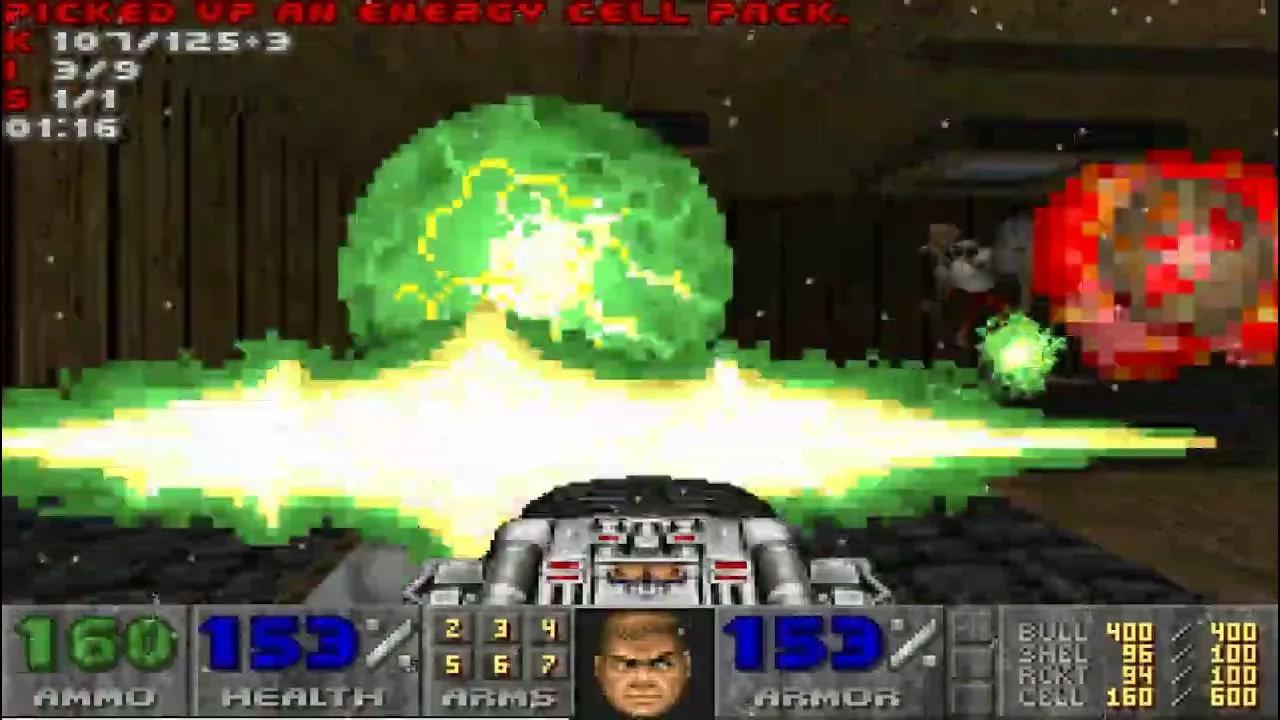Select the BULL ammo row showing 400

pos(1130,632)
